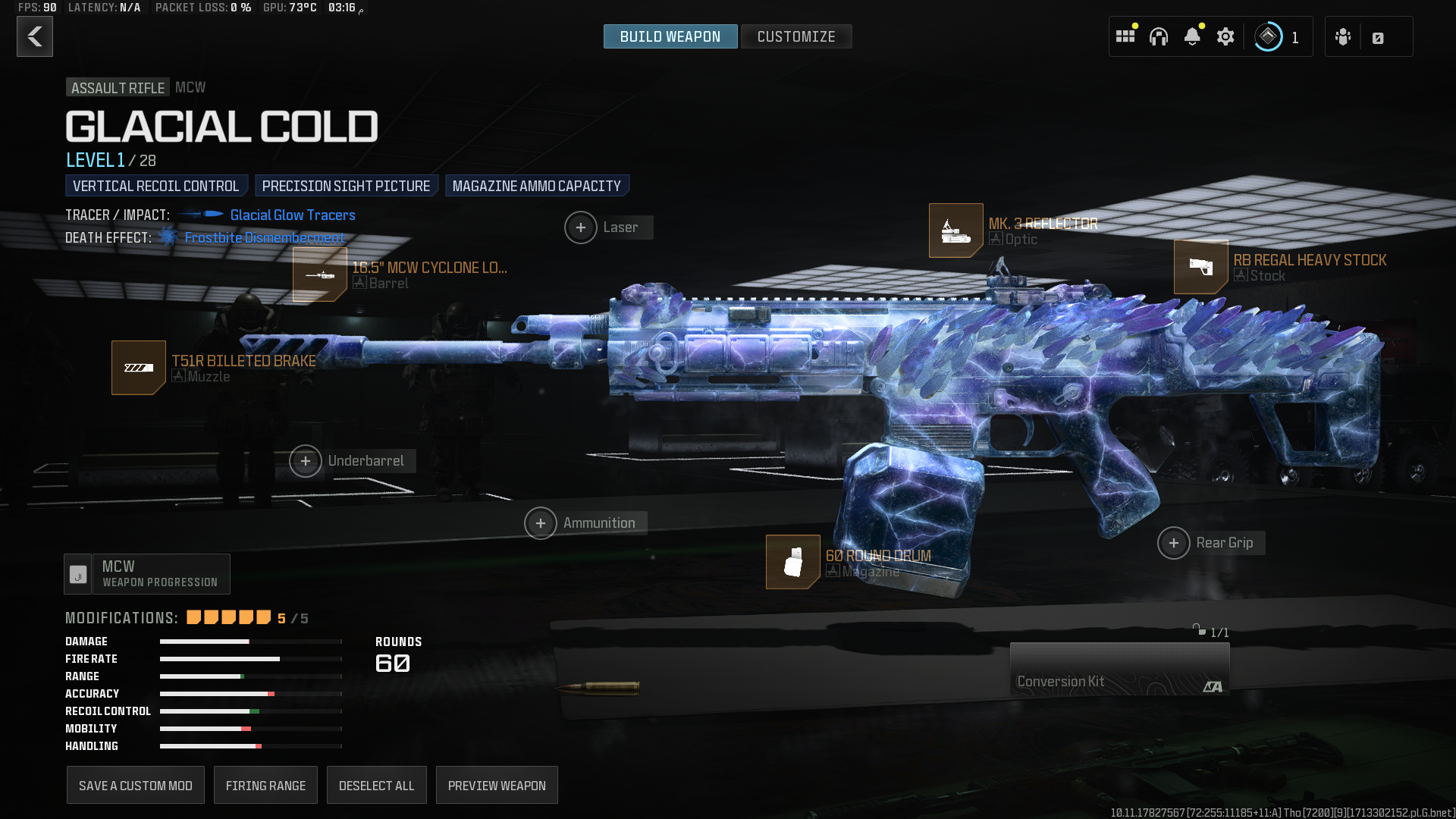The height and width of the screenshot is (819, 1456).
Task: Open MCW Weapon Progression
Action: (x=147, y=574)
